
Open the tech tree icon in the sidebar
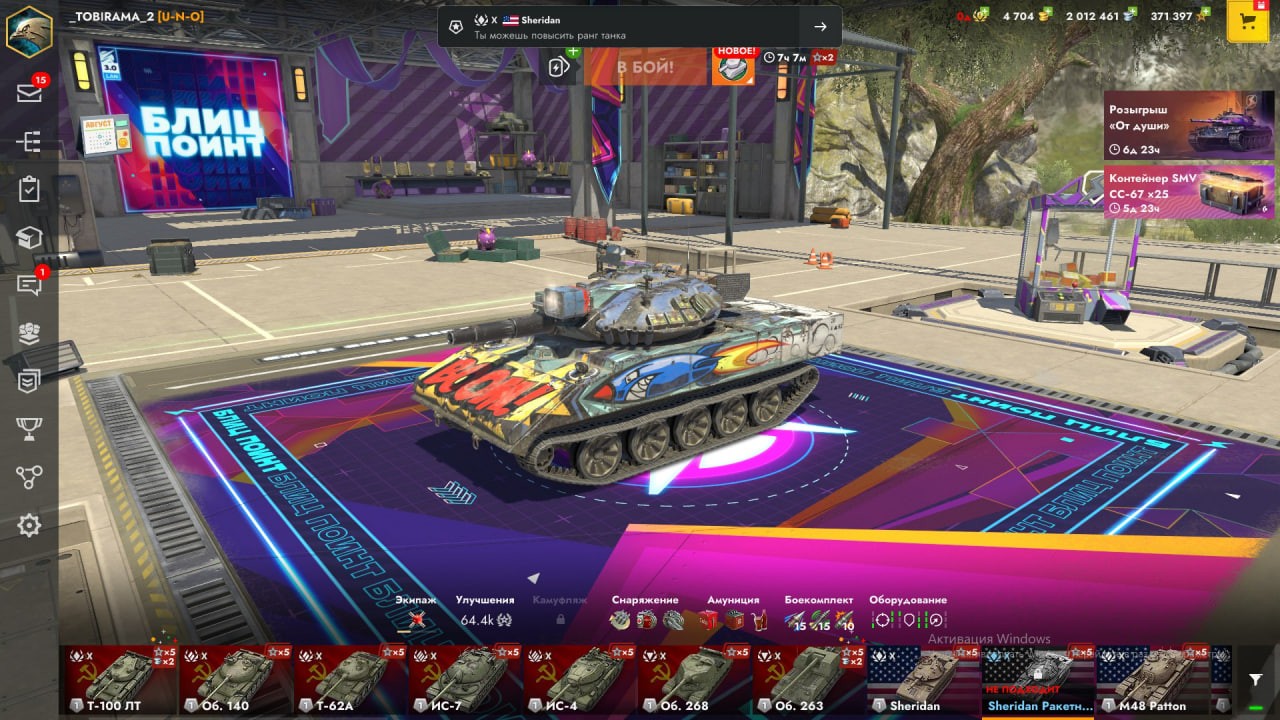(29, 142)
